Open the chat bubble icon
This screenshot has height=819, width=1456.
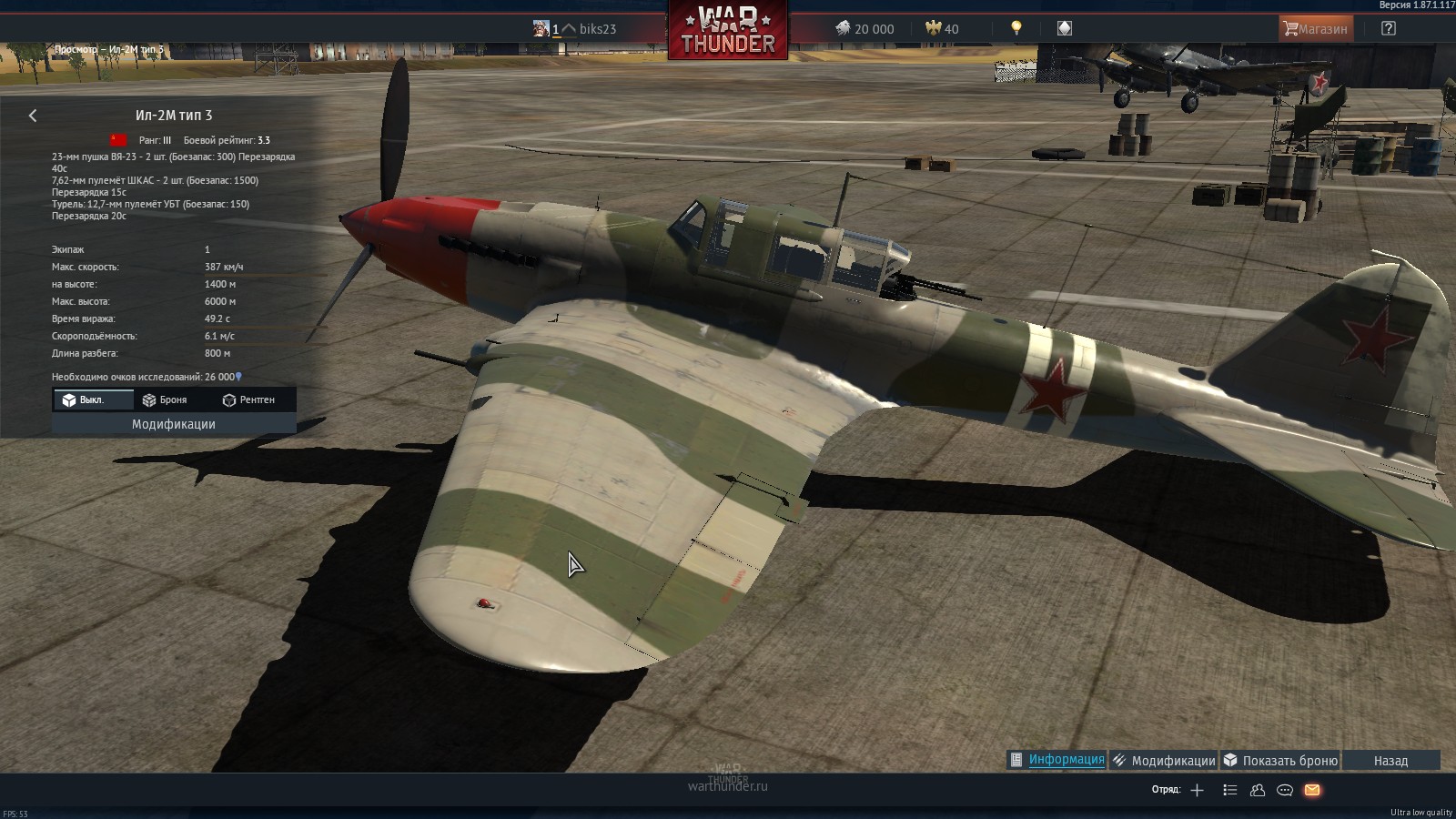coord(1285,790)
